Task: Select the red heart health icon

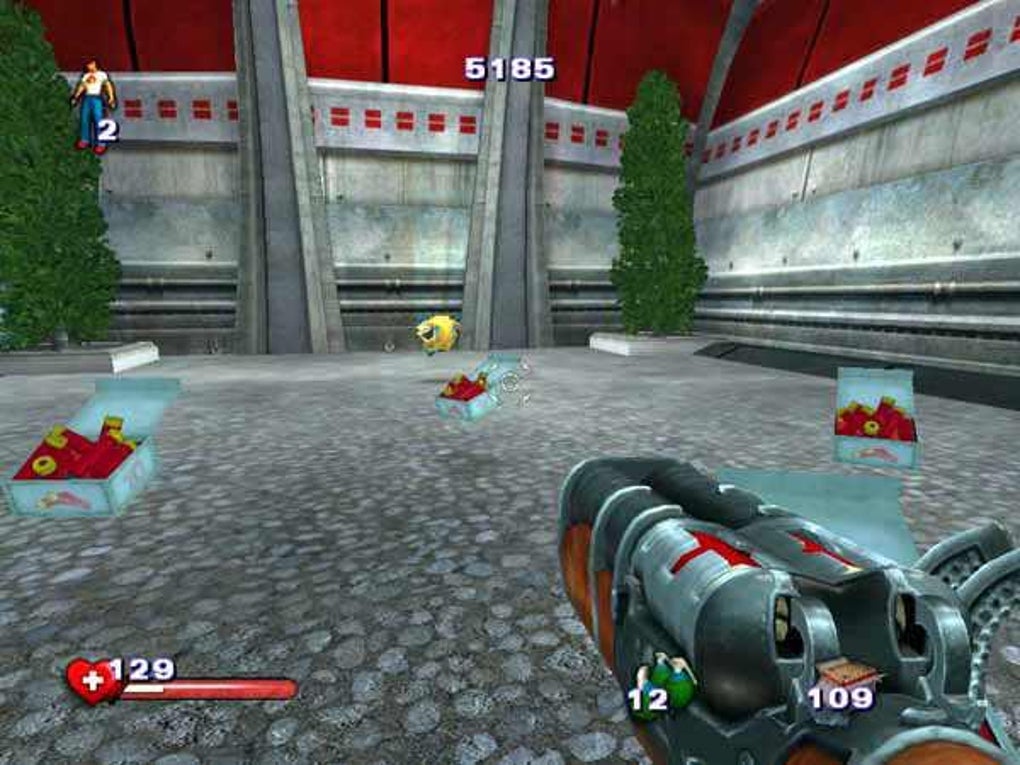Action: click(x=91, y=680)
